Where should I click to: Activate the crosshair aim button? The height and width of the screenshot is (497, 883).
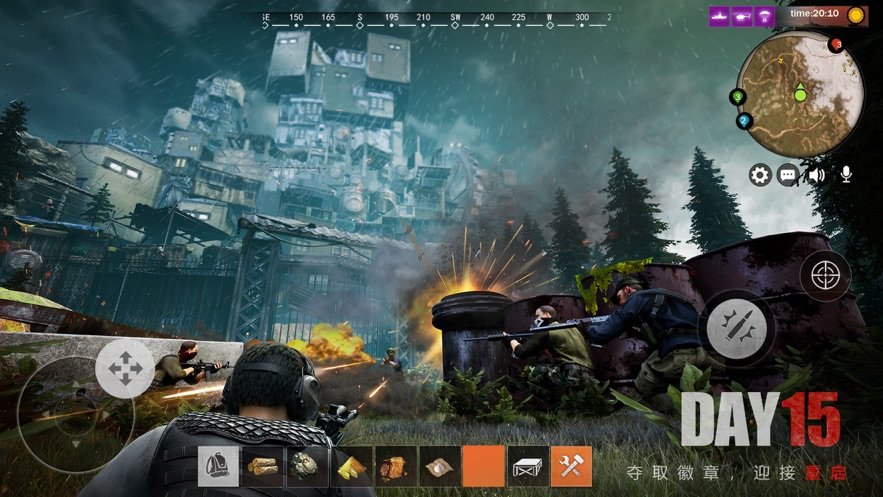coord(825,276)
